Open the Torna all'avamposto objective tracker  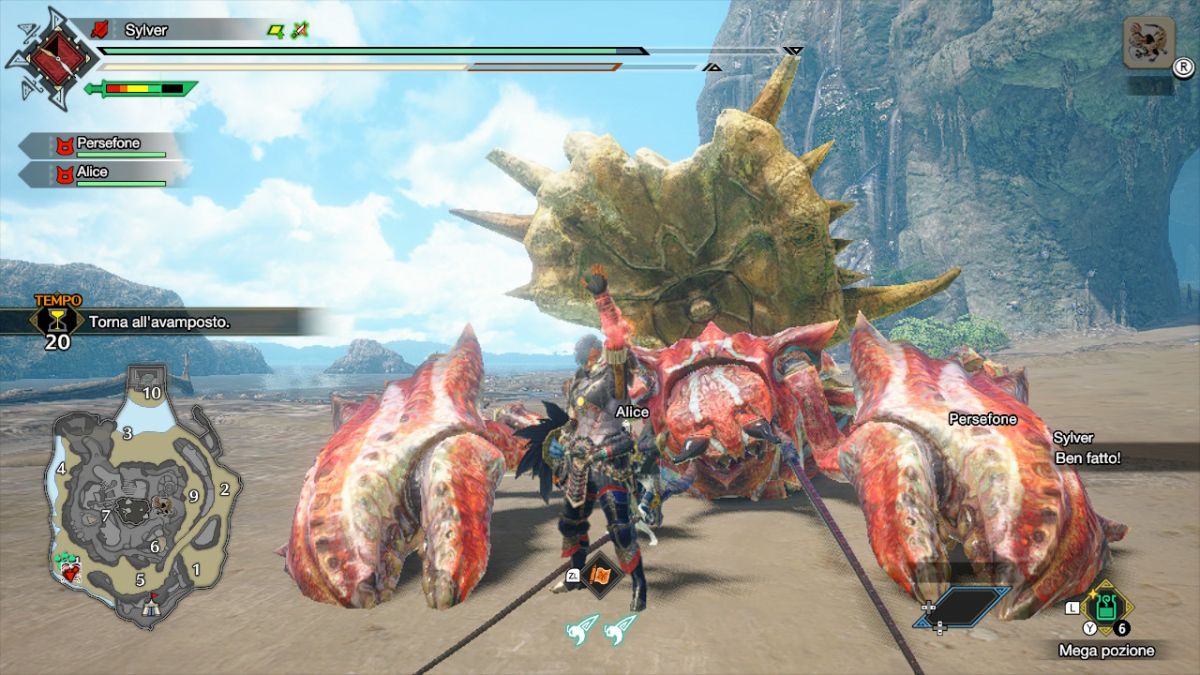point(160,322)
